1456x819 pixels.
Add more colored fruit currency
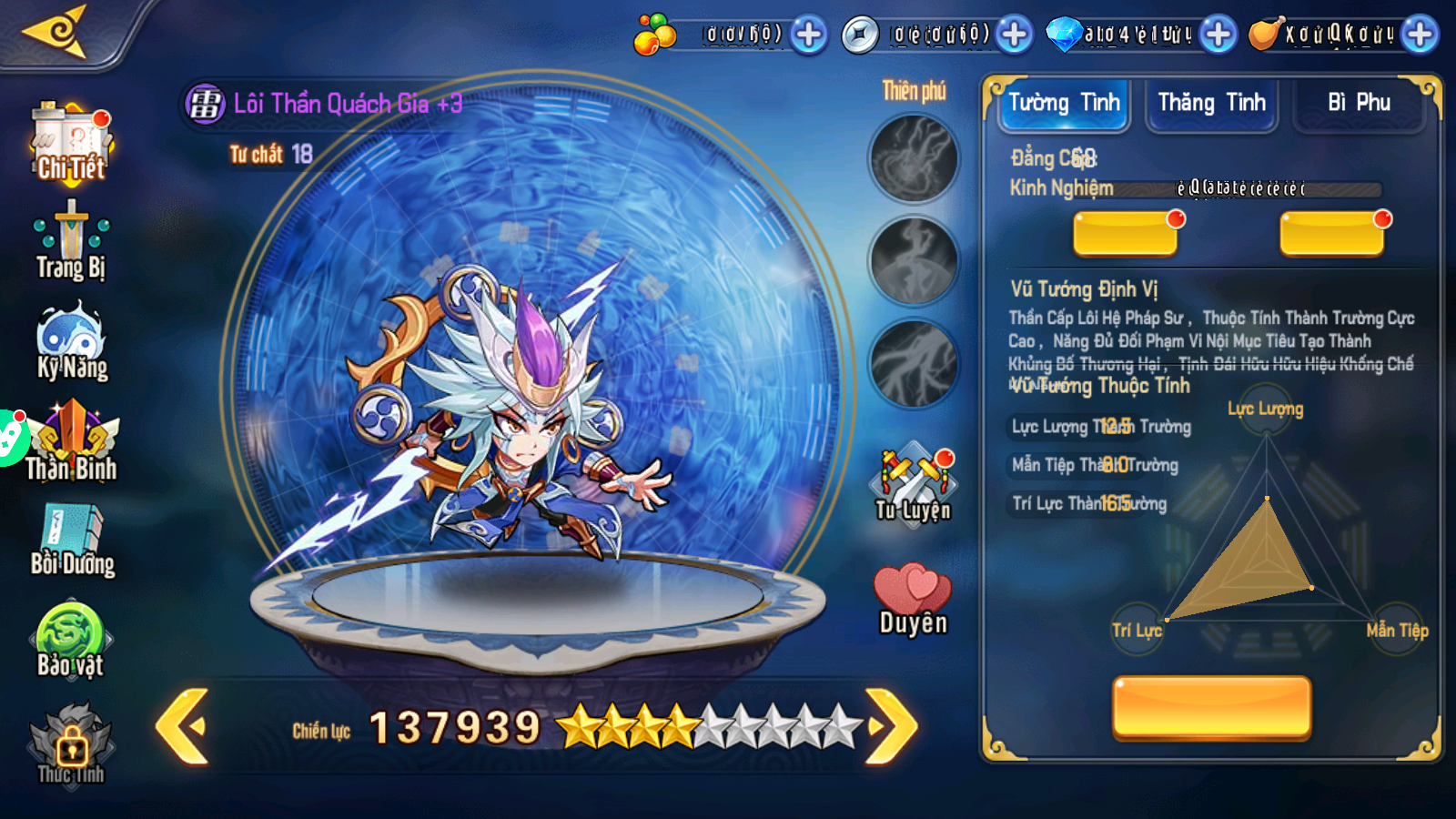808,35
